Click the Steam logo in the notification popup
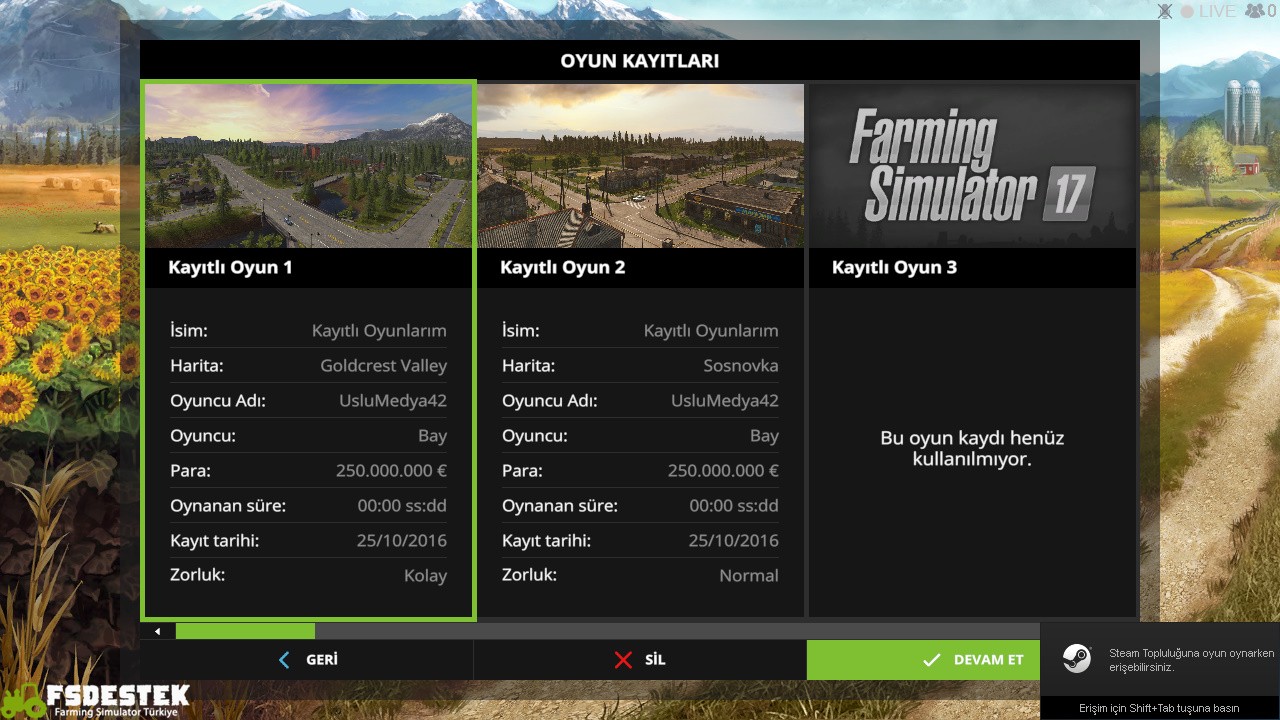This screenshot has width=1280, height=720. point(1077,659)
